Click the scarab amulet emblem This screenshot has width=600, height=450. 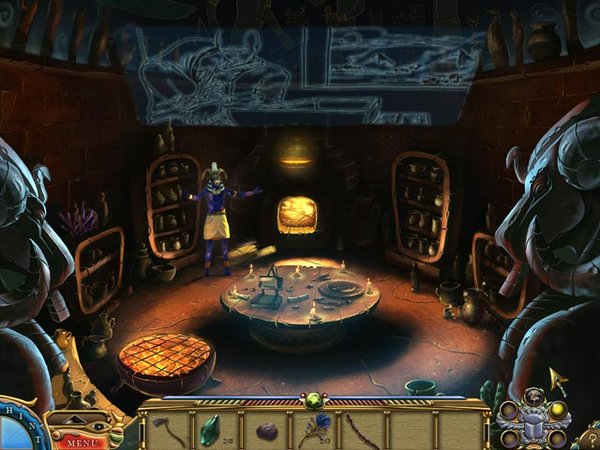tap(534, 424)
